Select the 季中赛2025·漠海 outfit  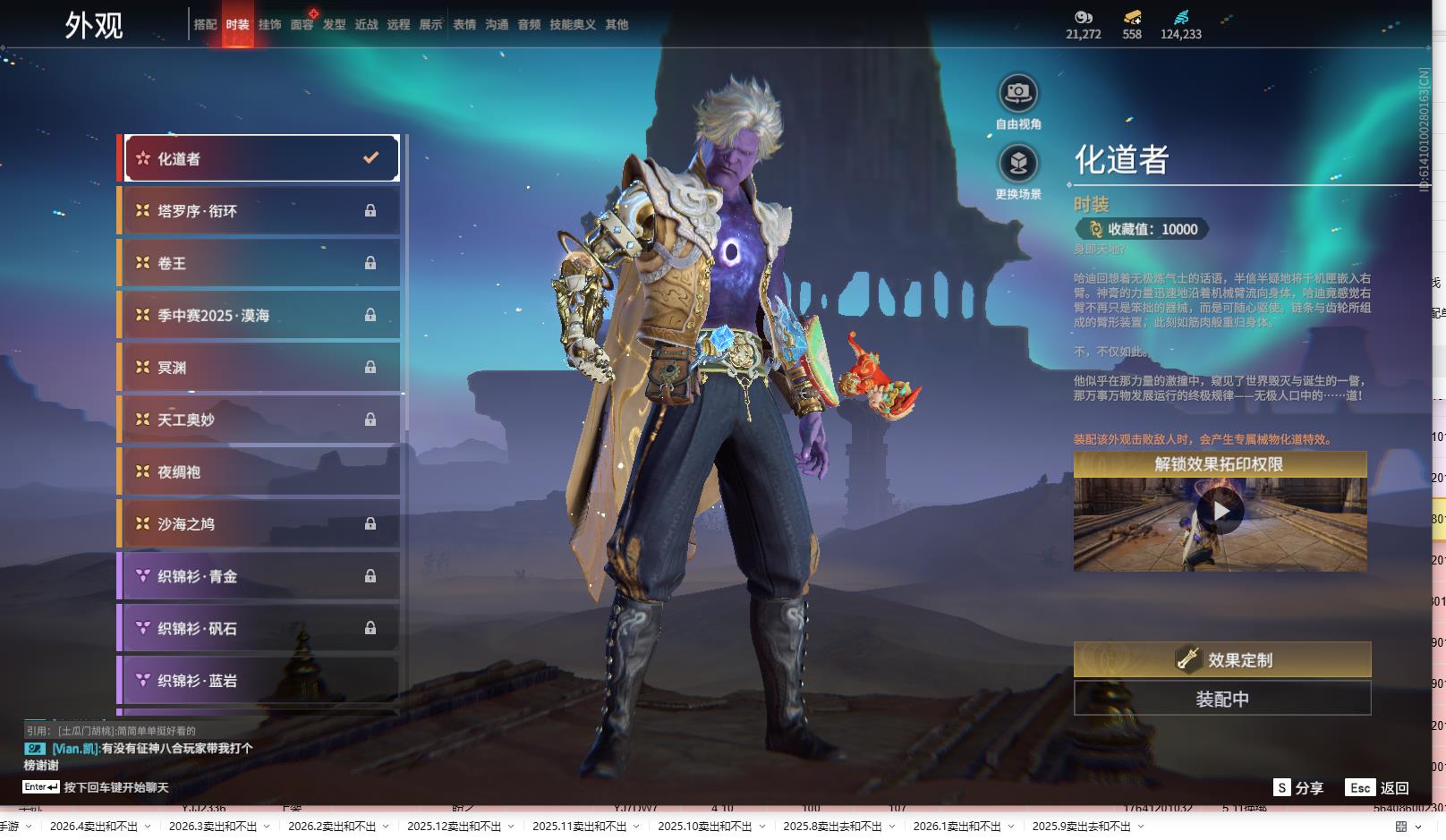pyautogui.click(x=259, y=315)
